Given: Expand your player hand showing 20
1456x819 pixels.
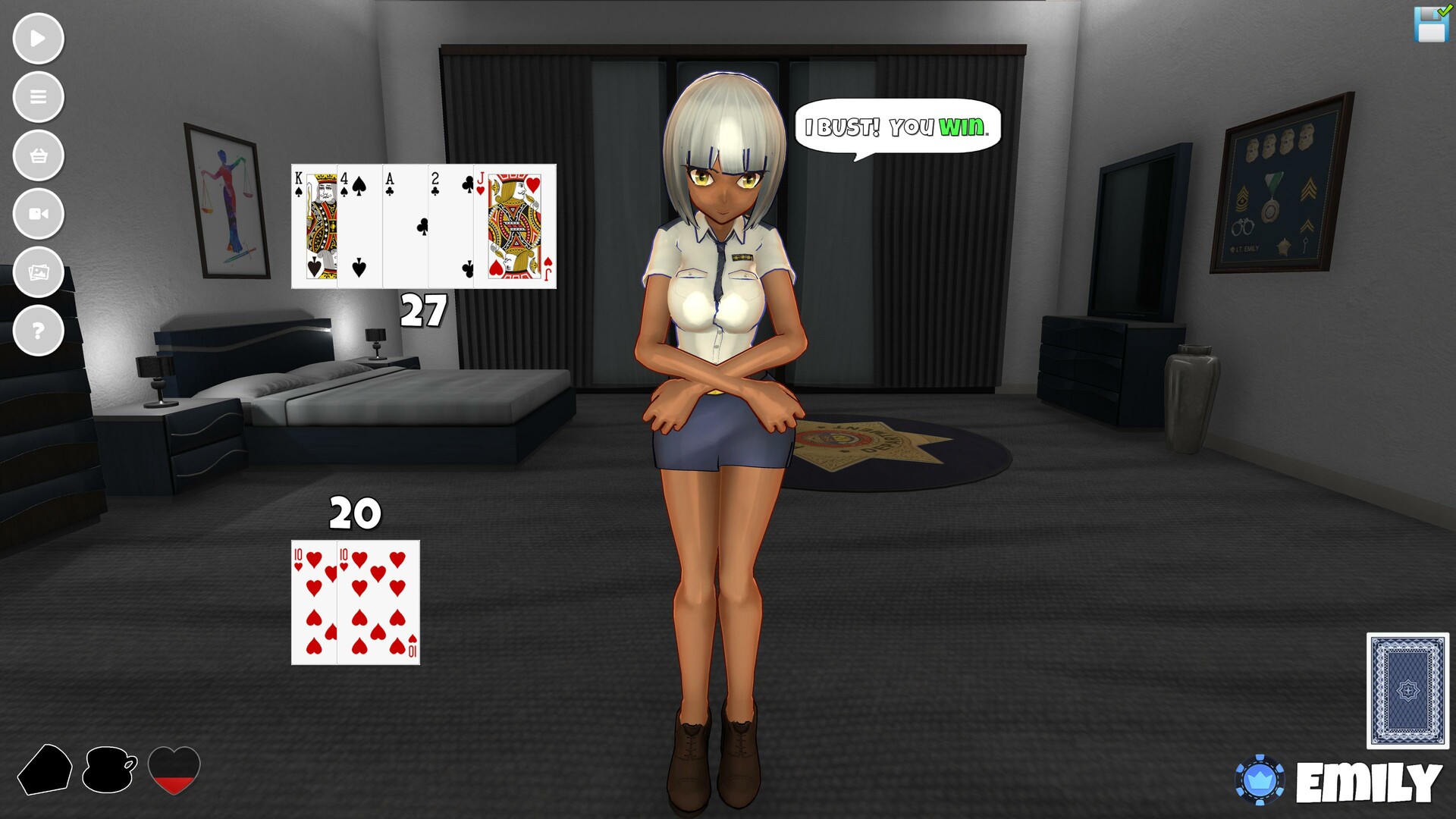Looking at the screenshot, I should 354,603.
